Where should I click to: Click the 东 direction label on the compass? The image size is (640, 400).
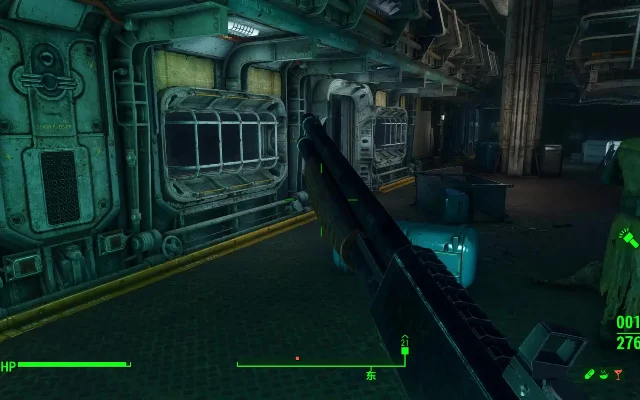pos(371,376)
